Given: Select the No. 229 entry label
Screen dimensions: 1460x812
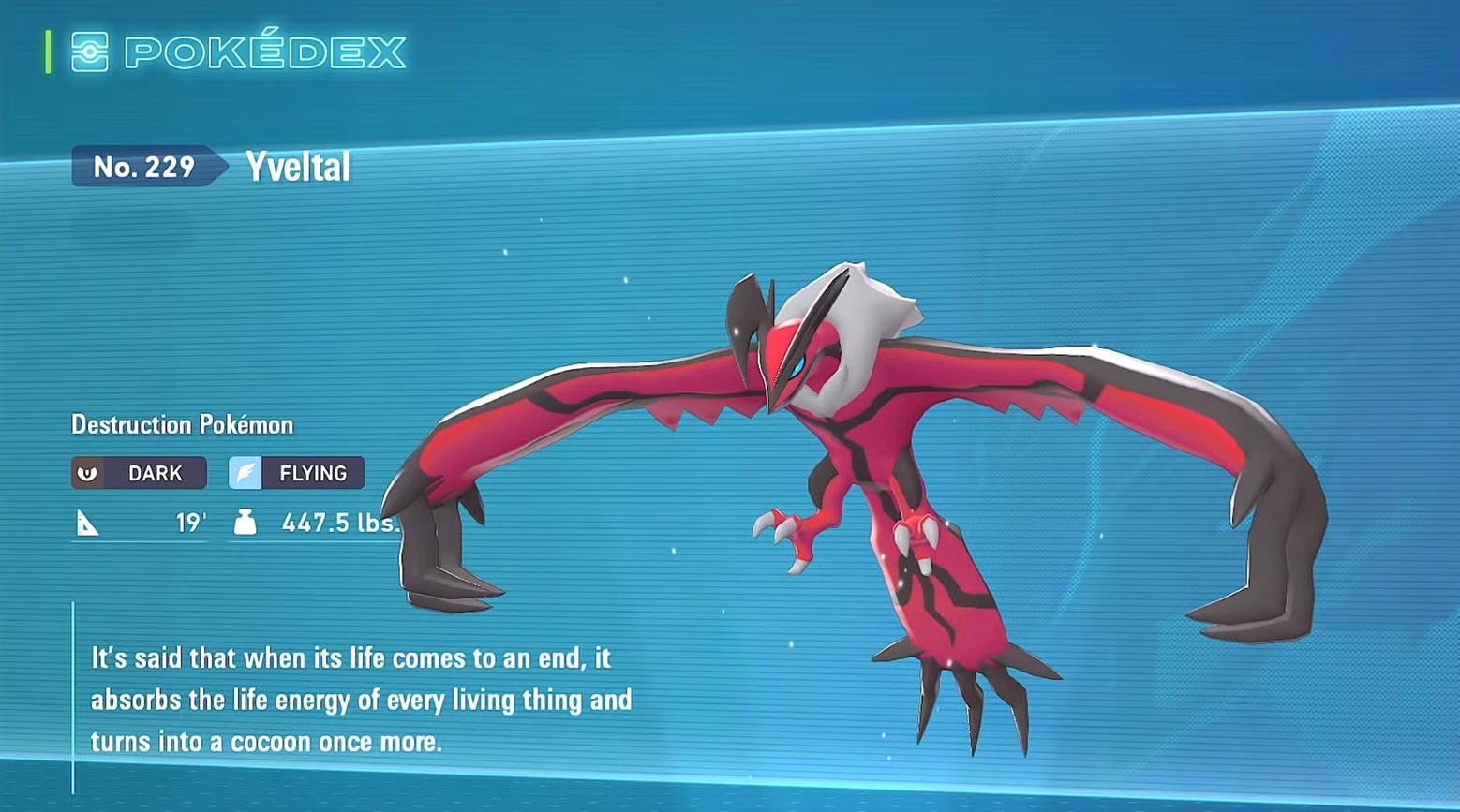Looking at the screenshot, I should pyautogui.click(x=145, y=167).
